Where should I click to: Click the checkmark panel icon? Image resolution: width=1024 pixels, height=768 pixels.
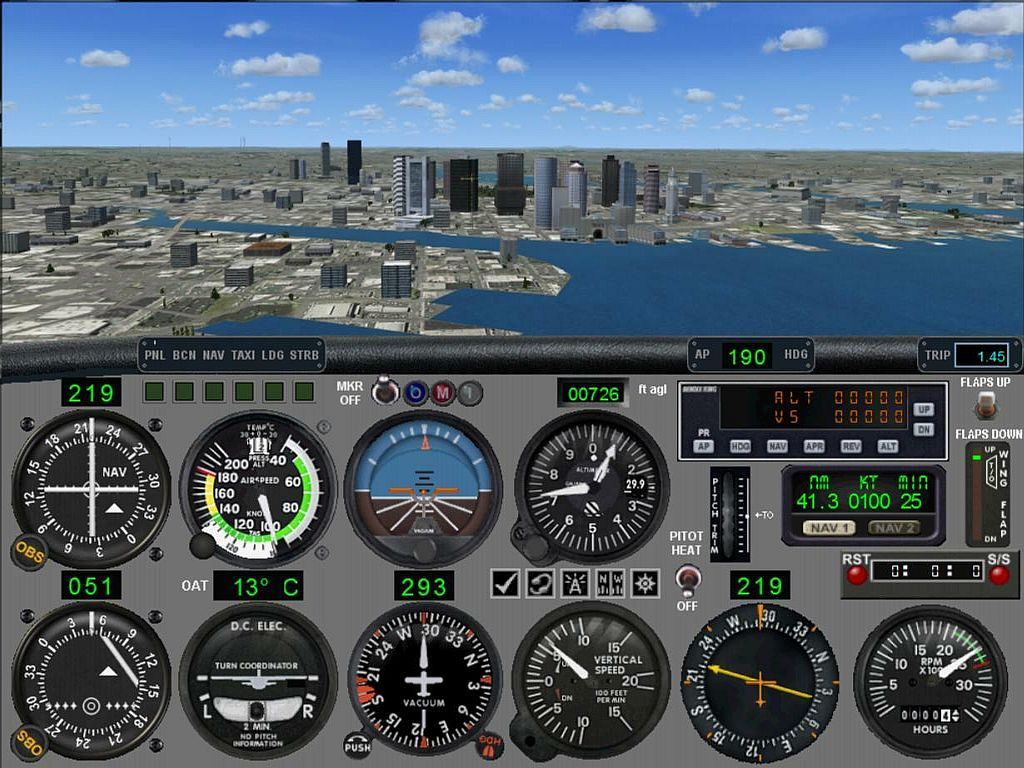[x=506, y=583]
